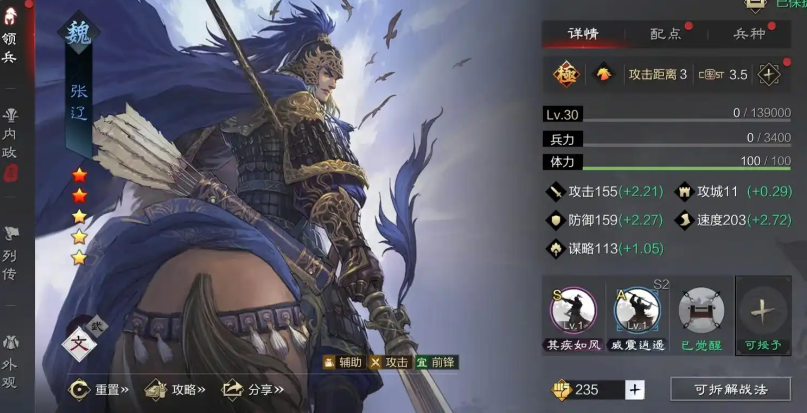Click the 可拆解战法 button
The height and width of the screenshot is (413, 807).
pyautogui.click(x=729, y=389)
